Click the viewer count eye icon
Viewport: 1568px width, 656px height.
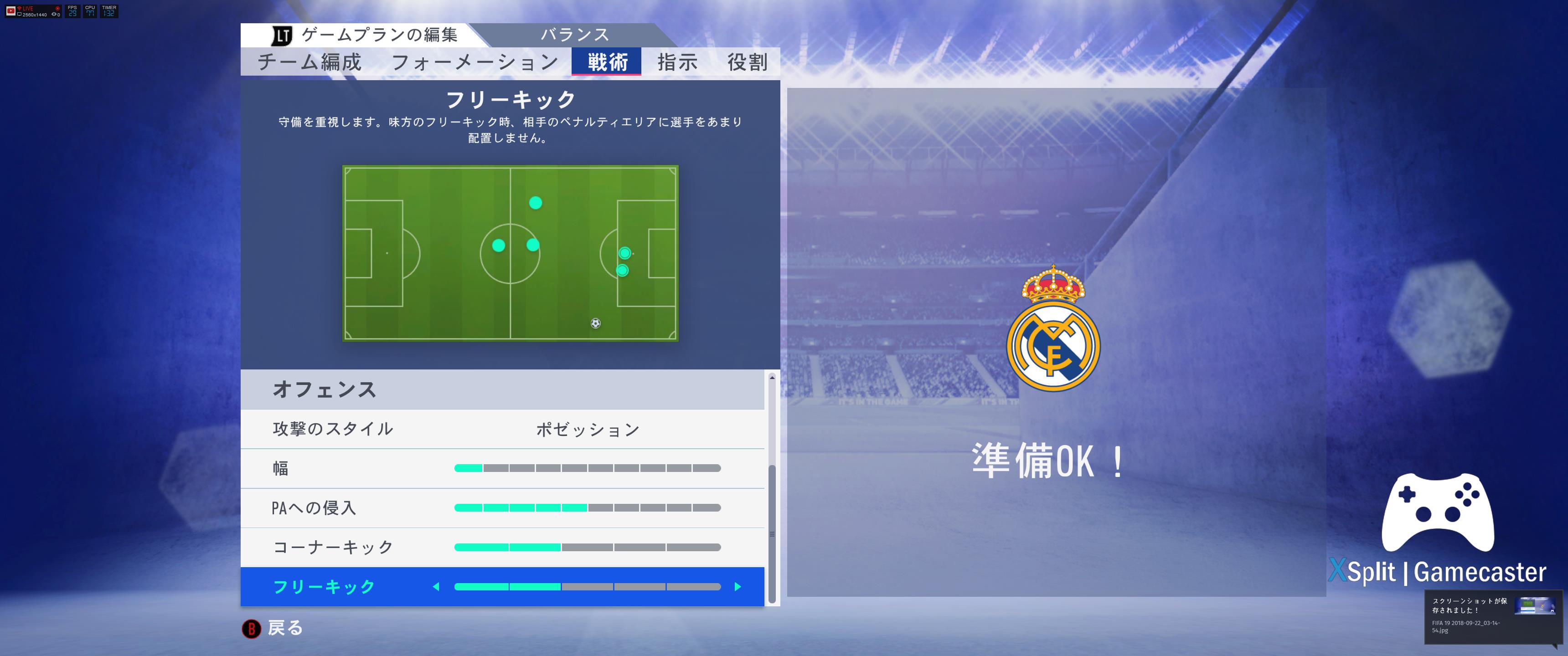(x=54, y=15)
